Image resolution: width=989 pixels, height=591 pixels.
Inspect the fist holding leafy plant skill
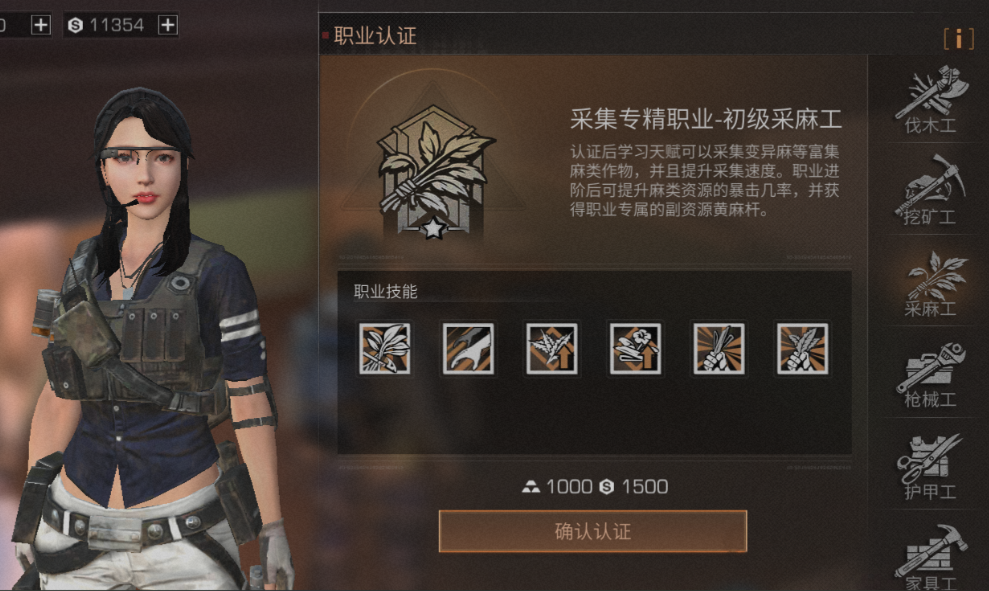[802, 349]
